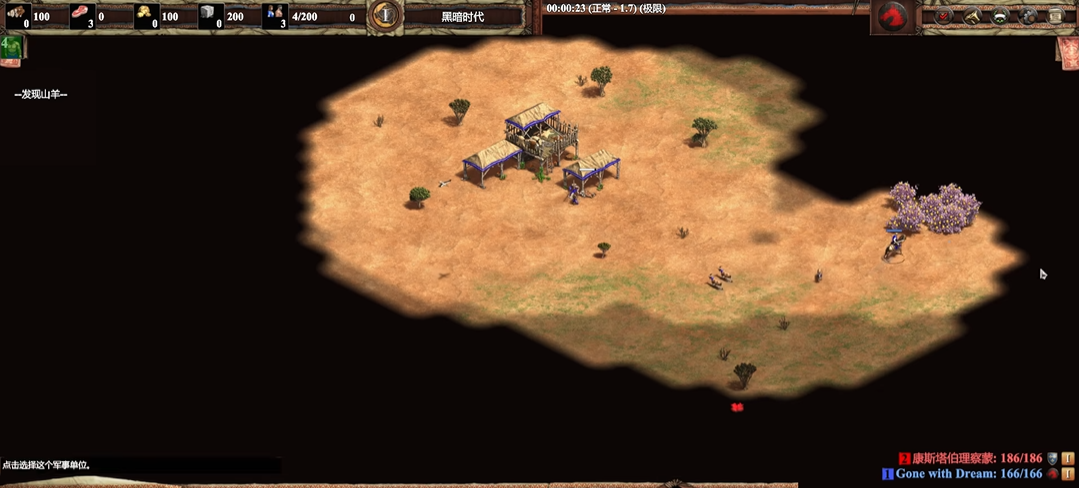Open the gear-shaped tech tree button
This screenshot has height=488, width=1079.
click(x=1027, y=16)
